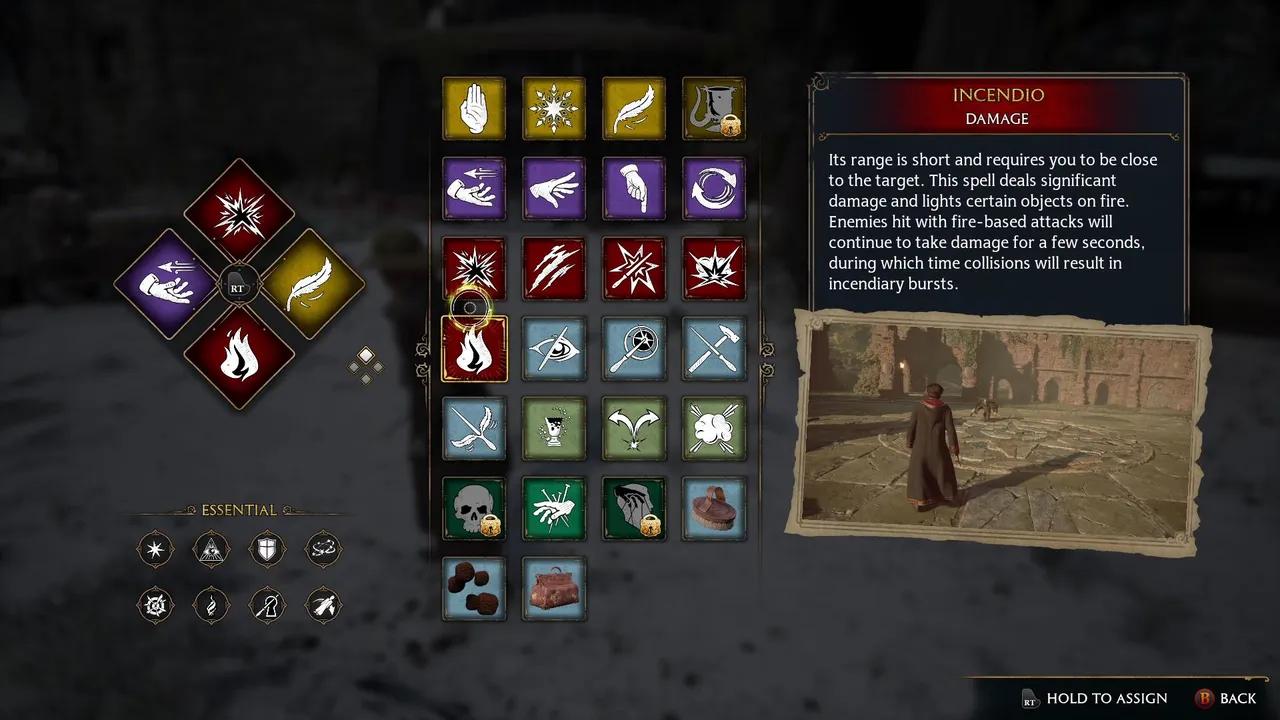Switch spell sets using the four-diamond icon
This screenshot has width=1280, height=720.
[x=365, y=365]
